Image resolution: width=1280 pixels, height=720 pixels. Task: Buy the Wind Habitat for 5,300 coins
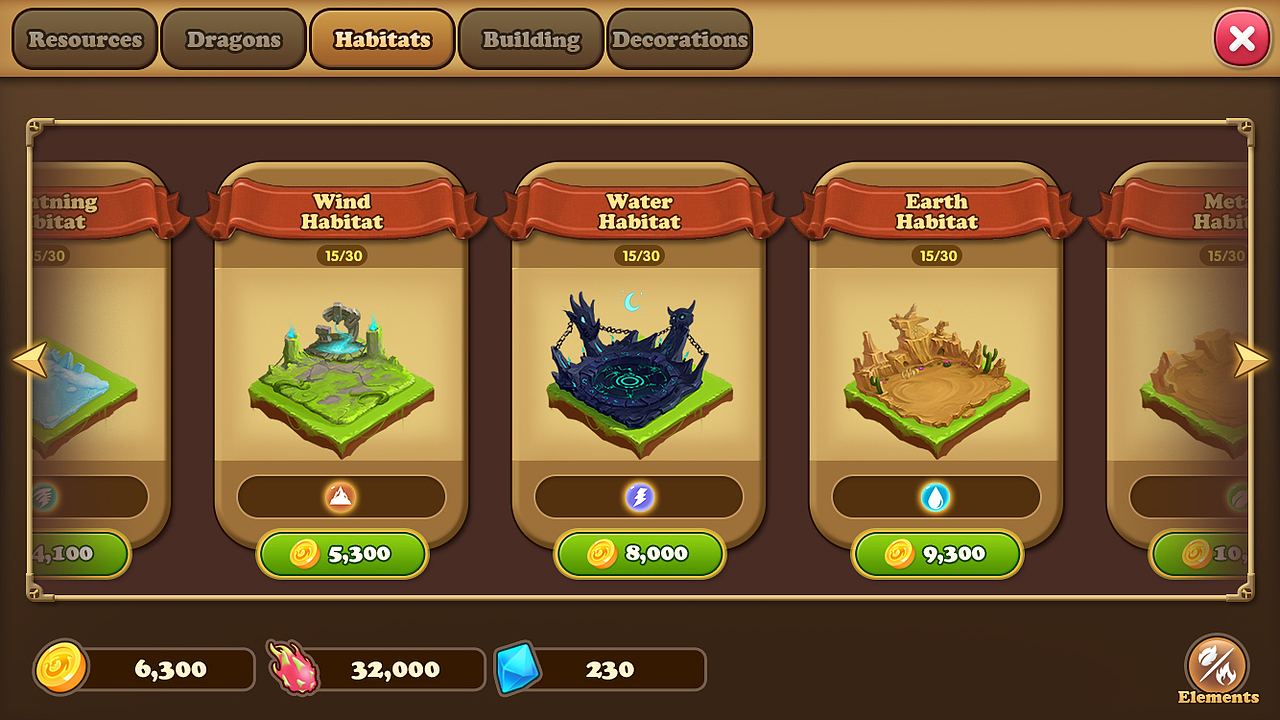(x=342, y=554)
